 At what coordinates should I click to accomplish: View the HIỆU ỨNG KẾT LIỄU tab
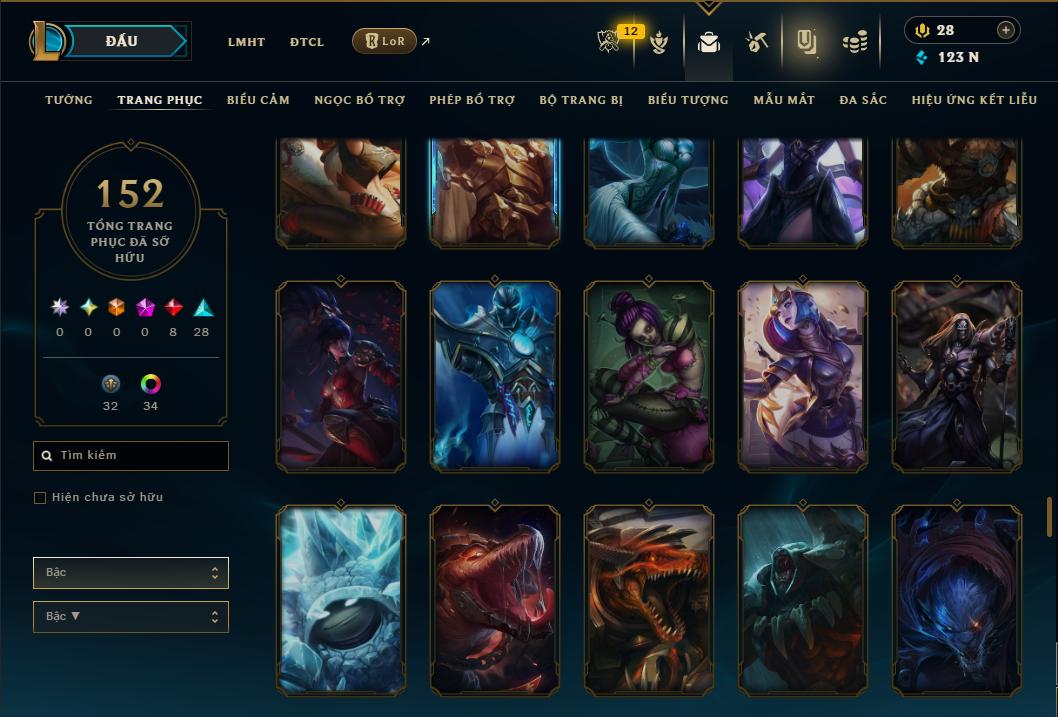coord(974,100)
